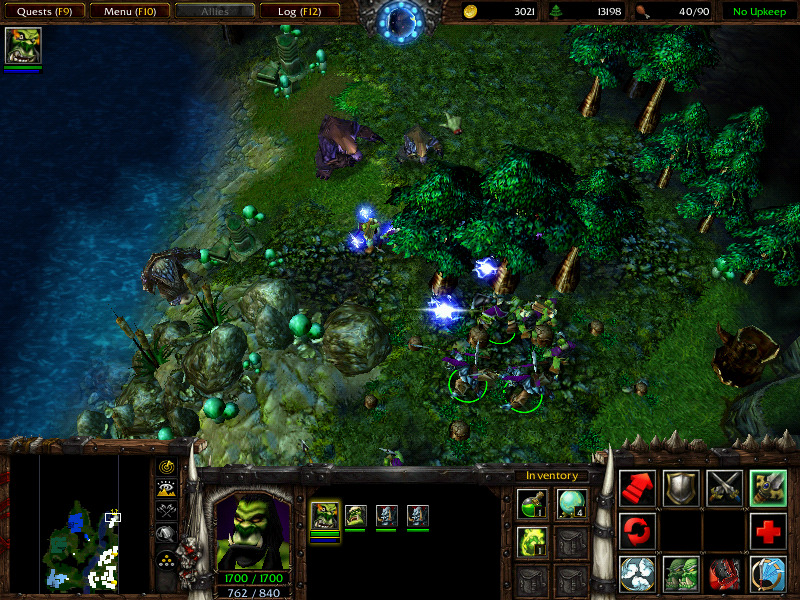Use the glowing green swirl inventory item

pos(531,542)
